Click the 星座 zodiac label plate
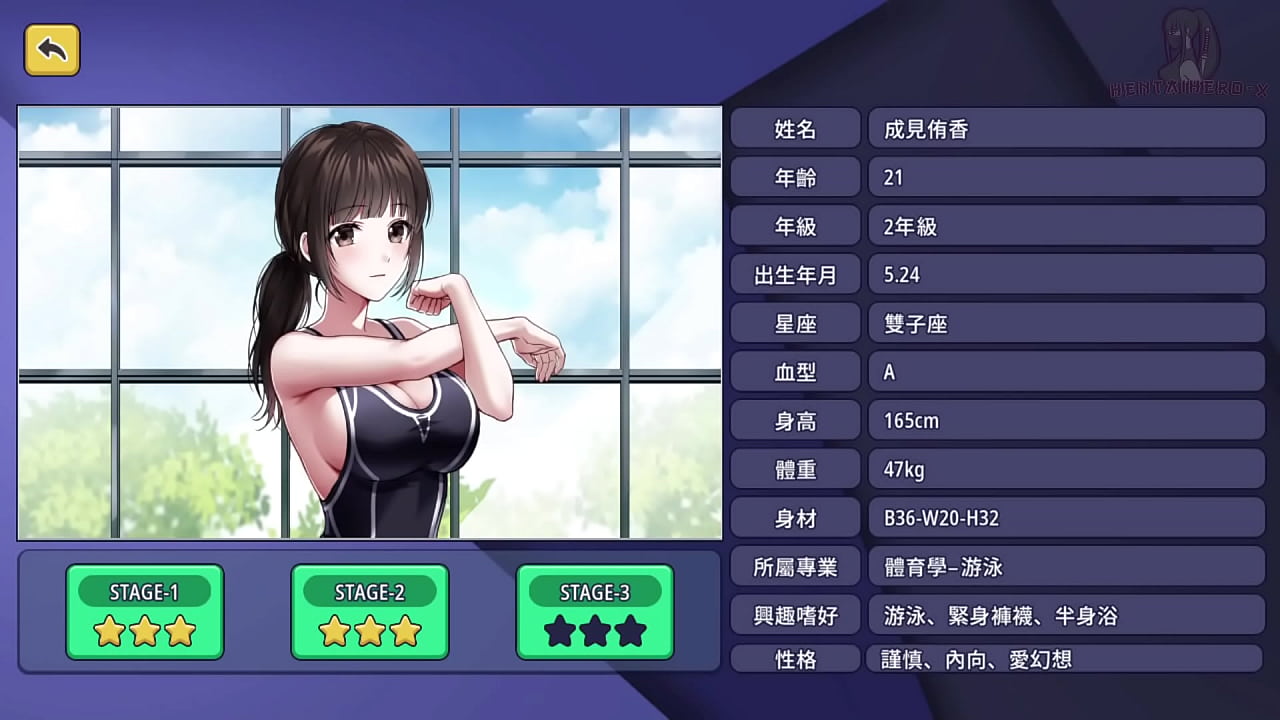1280x720 pixels. click(x=796, y=323)
